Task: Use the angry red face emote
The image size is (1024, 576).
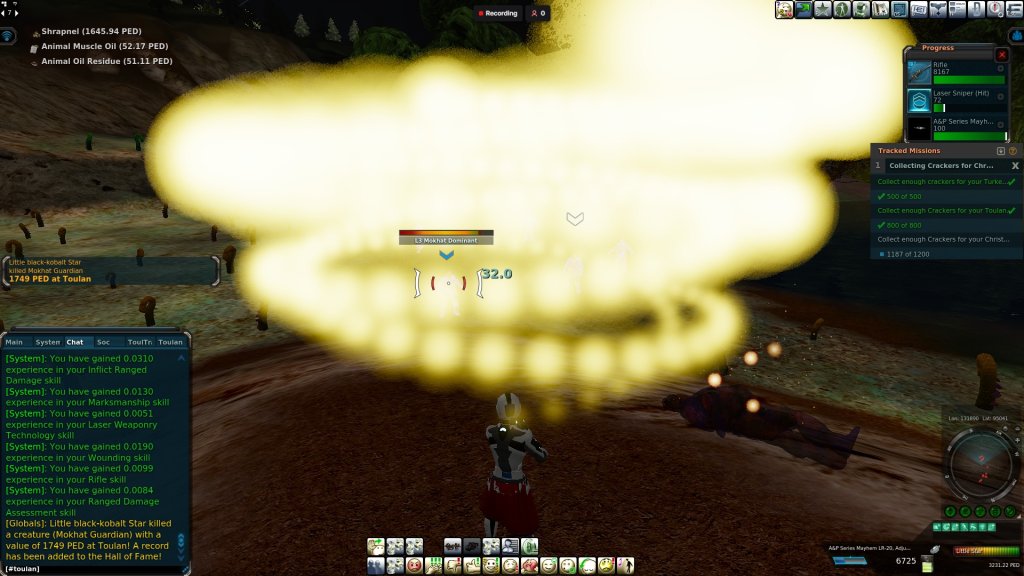Action: 414,566
